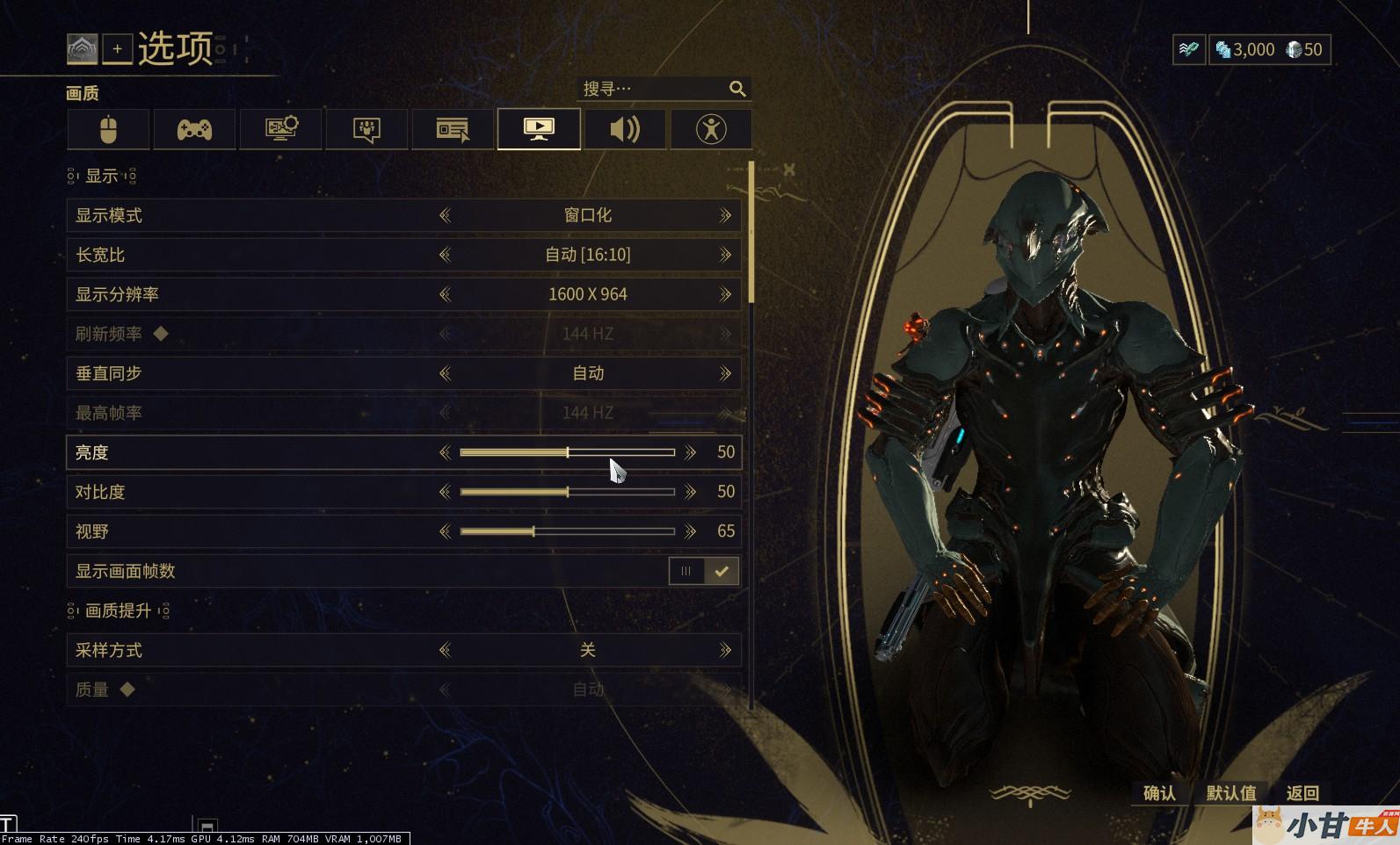Switch to the chat settings tab
Image resolution: width=1400 pixels, height=845 pixels.
pyautogui.click(x=366, y=130)
